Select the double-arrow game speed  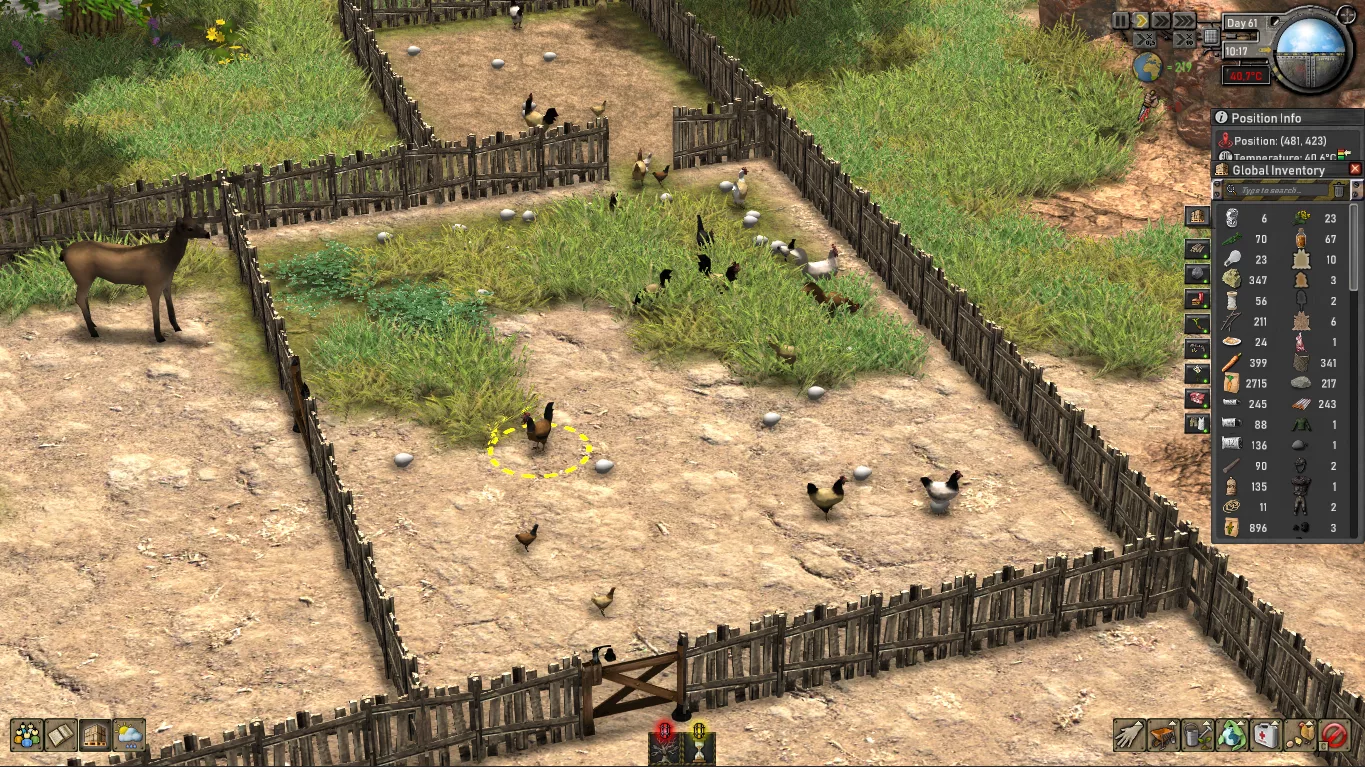[x=1162, y=20]
